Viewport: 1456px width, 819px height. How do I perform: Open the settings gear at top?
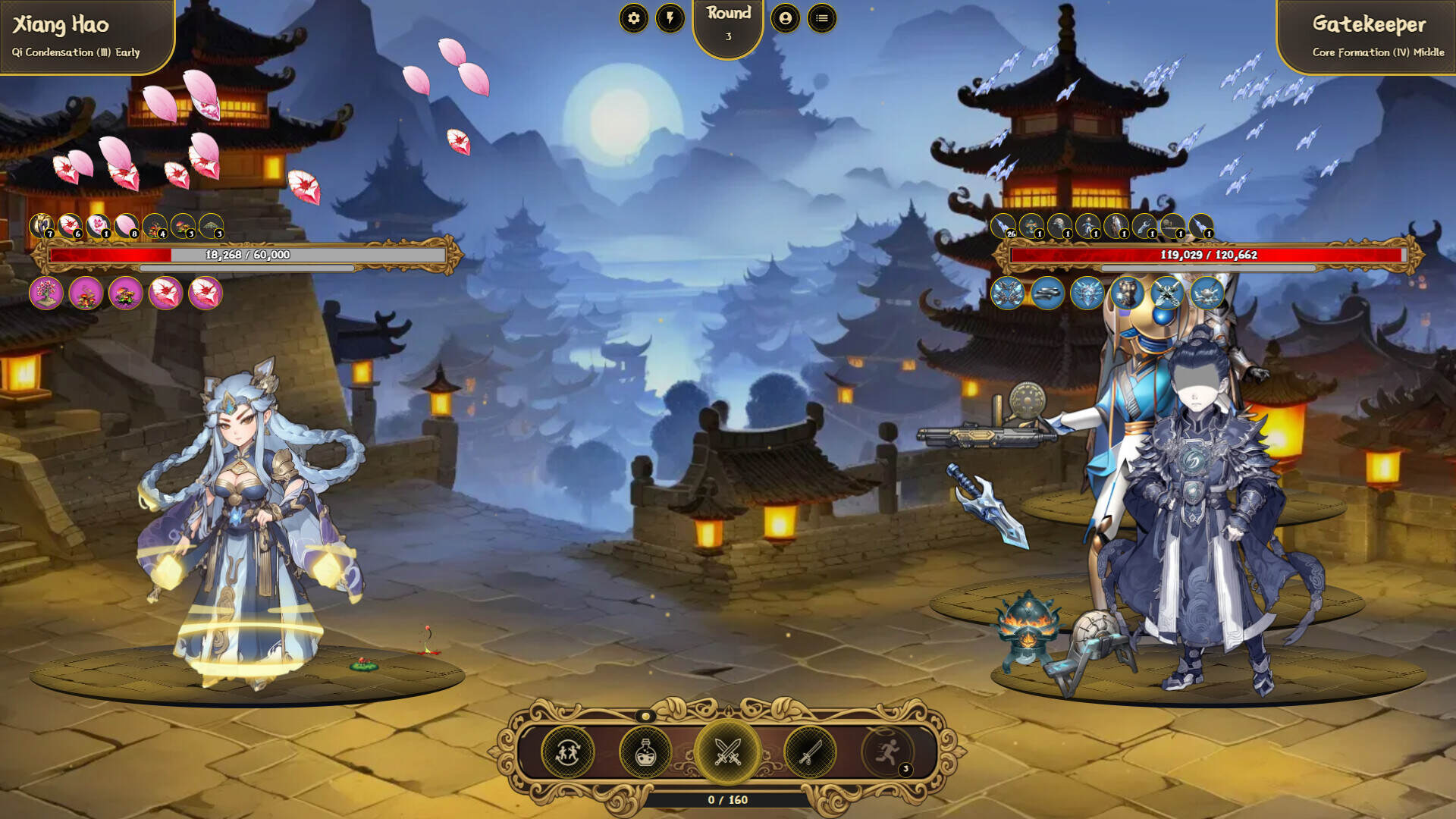634,19
